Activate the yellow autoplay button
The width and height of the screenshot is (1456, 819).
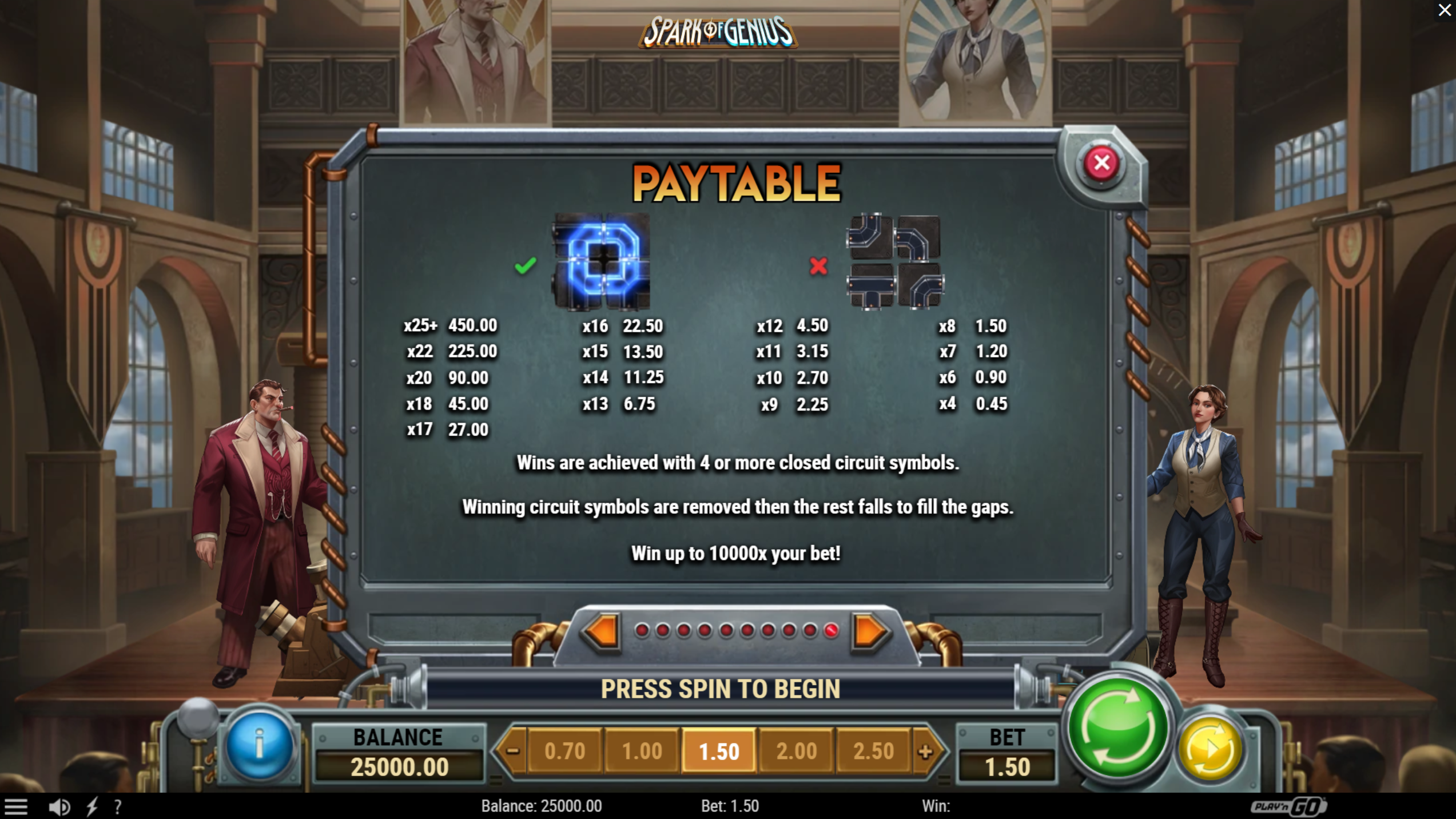(1211, 749)
